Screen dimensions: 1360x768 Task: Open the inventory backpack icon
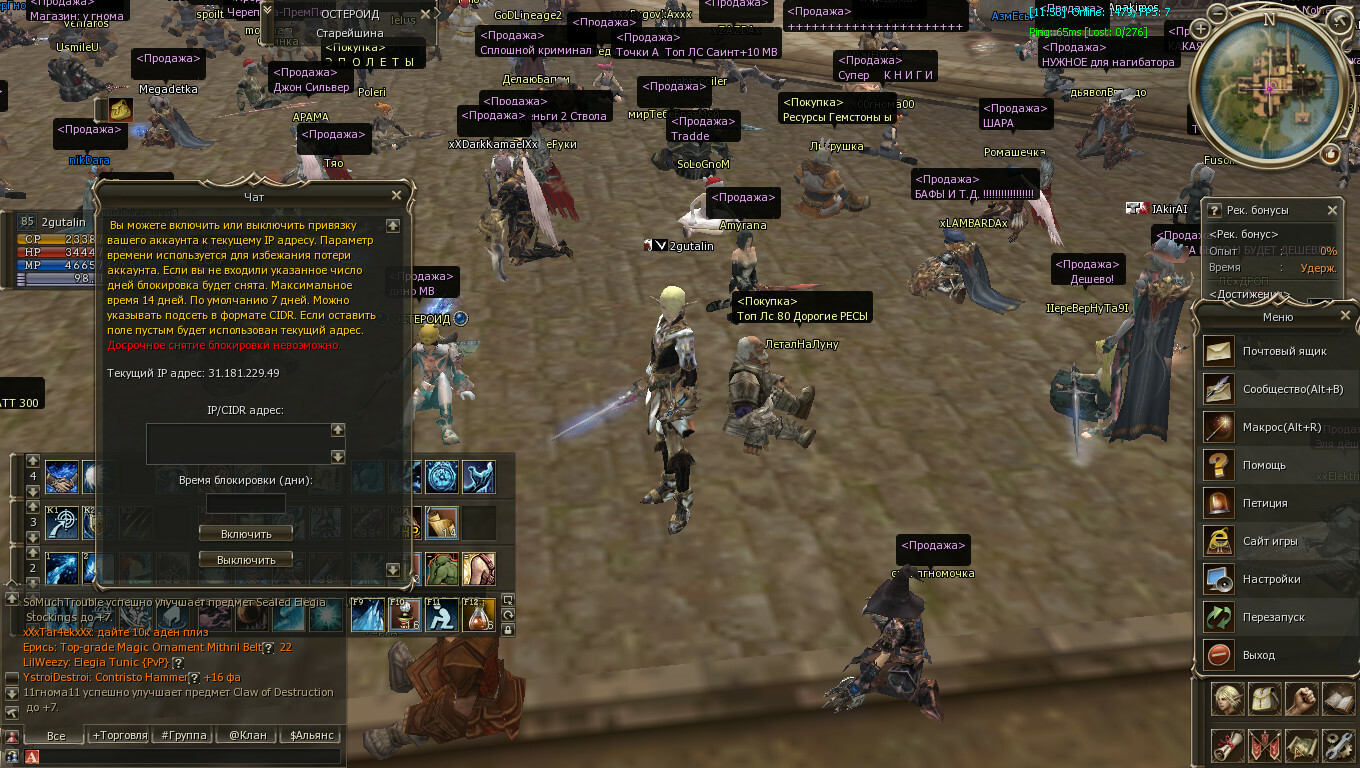[1264, 700]
